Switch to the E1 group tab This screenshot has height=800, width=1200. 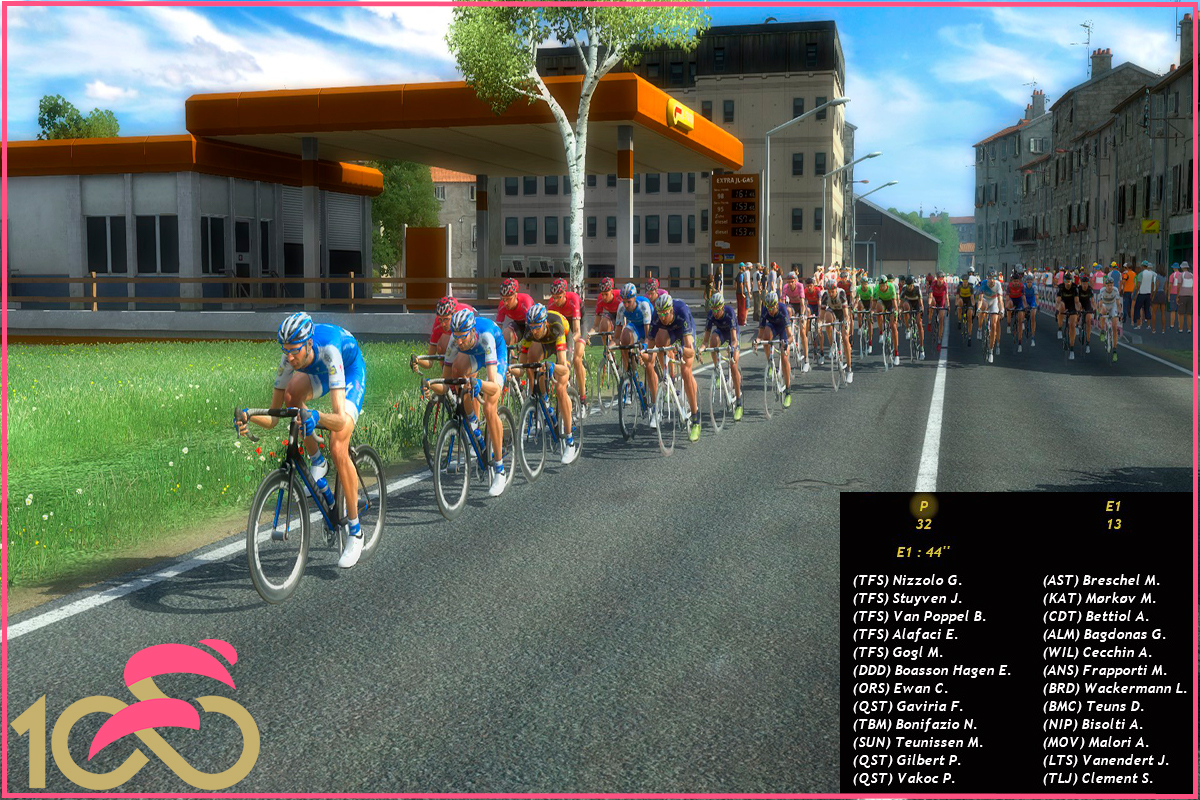point(1113,507)
